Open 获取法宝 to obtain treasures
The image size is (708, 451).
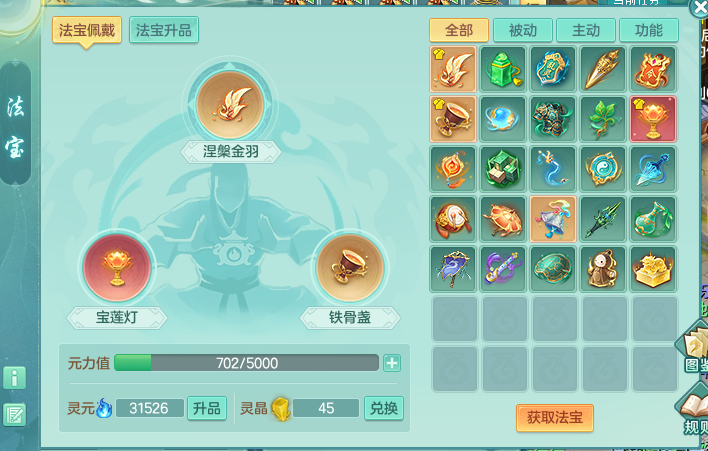click(x=554, y=417)
